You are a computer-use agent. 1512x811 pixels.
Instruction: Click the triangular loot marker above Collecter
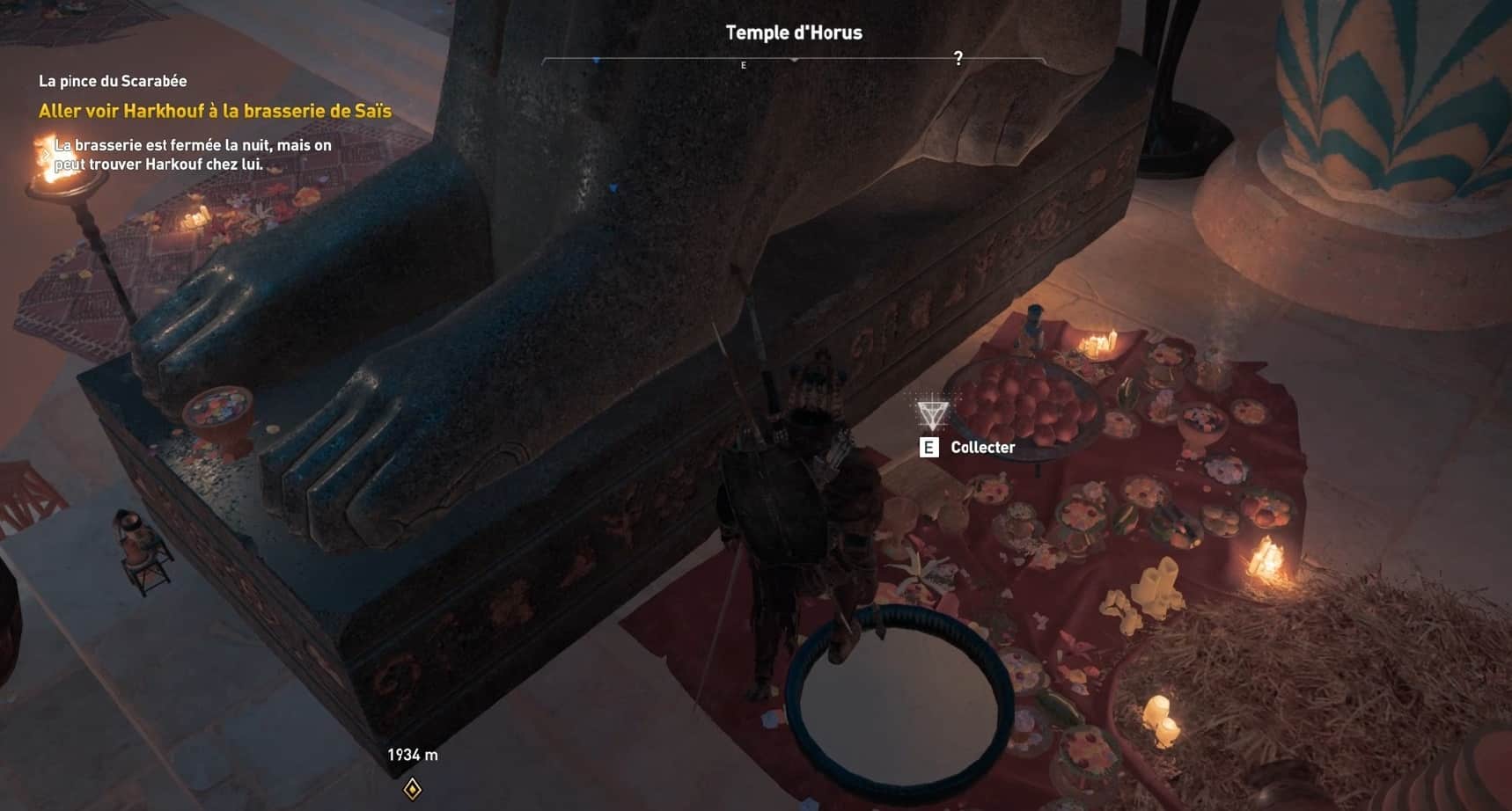click(x=931, y=413)
